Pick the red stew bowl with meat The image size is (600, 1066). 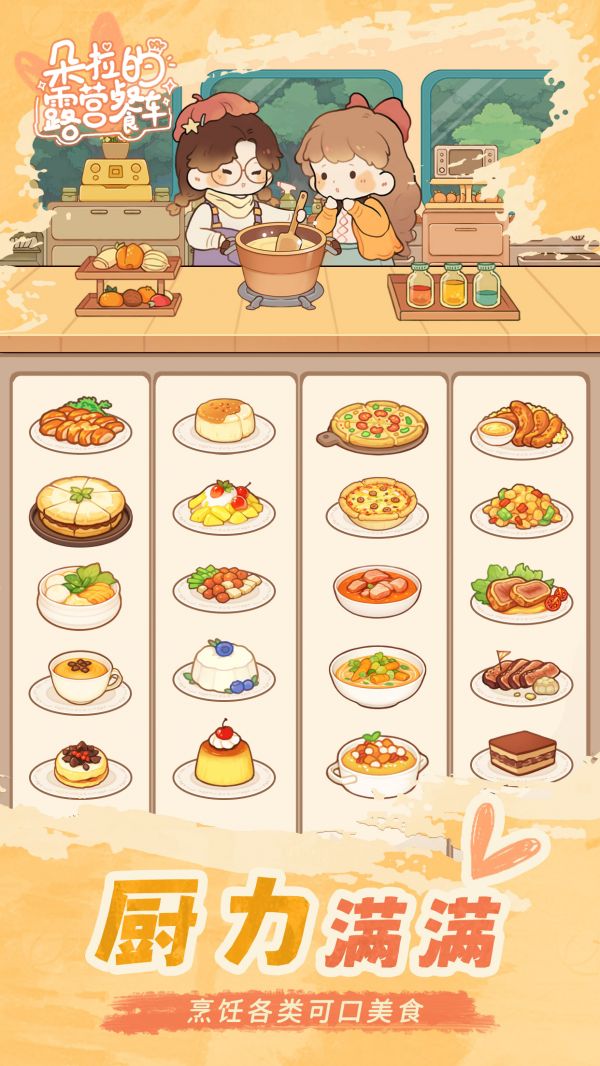[377, 590]
